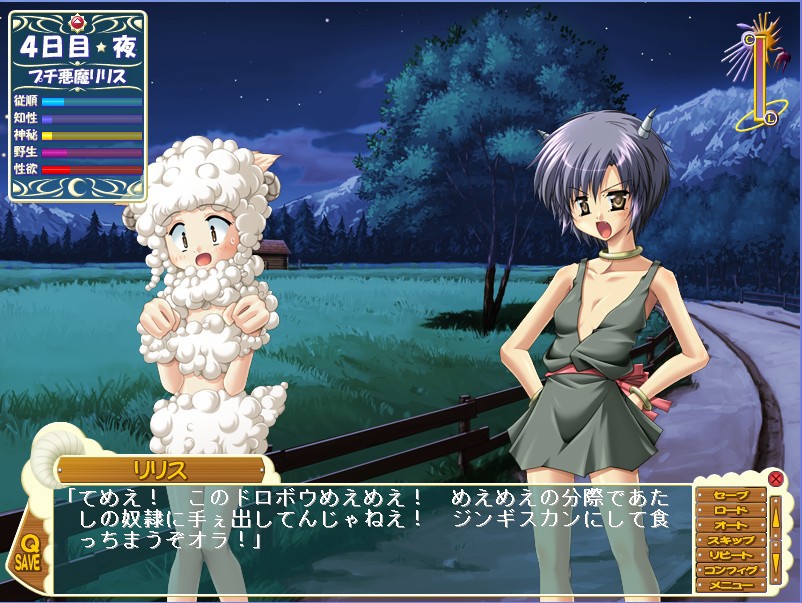Click the down arrow beside the menu

click(x=775, y=562)
